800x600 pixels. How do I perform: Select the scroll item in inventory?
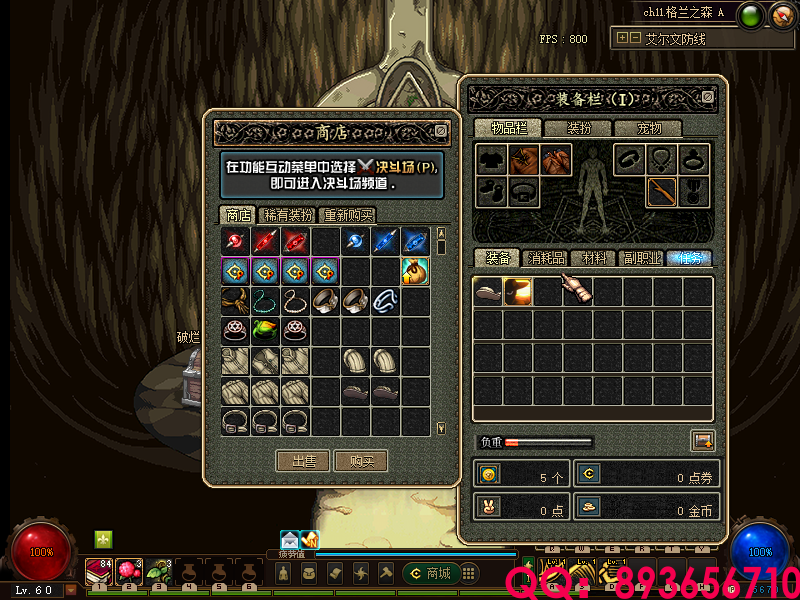(577, 291)
